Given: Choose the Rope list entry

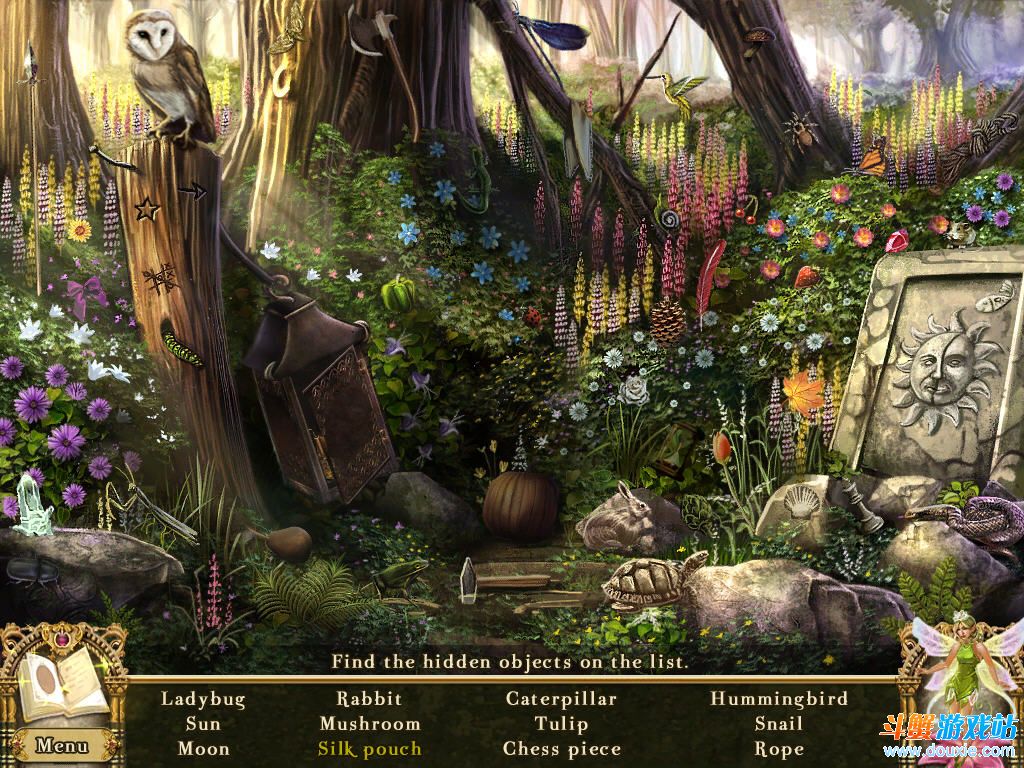Looking at the screenshot, I should pos(779,749).
